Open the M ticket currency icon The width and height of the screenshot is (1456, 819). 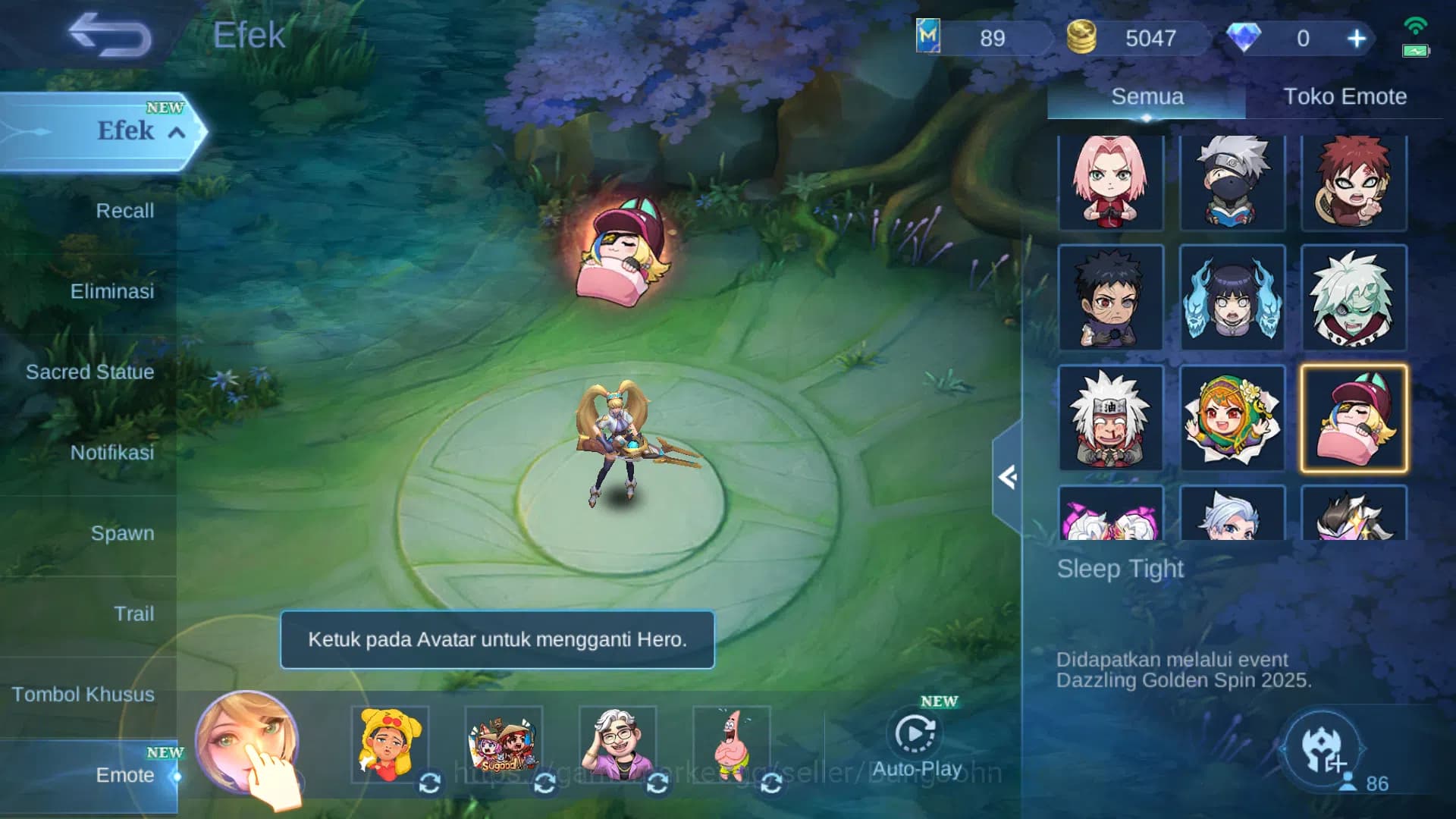(927, 34)
